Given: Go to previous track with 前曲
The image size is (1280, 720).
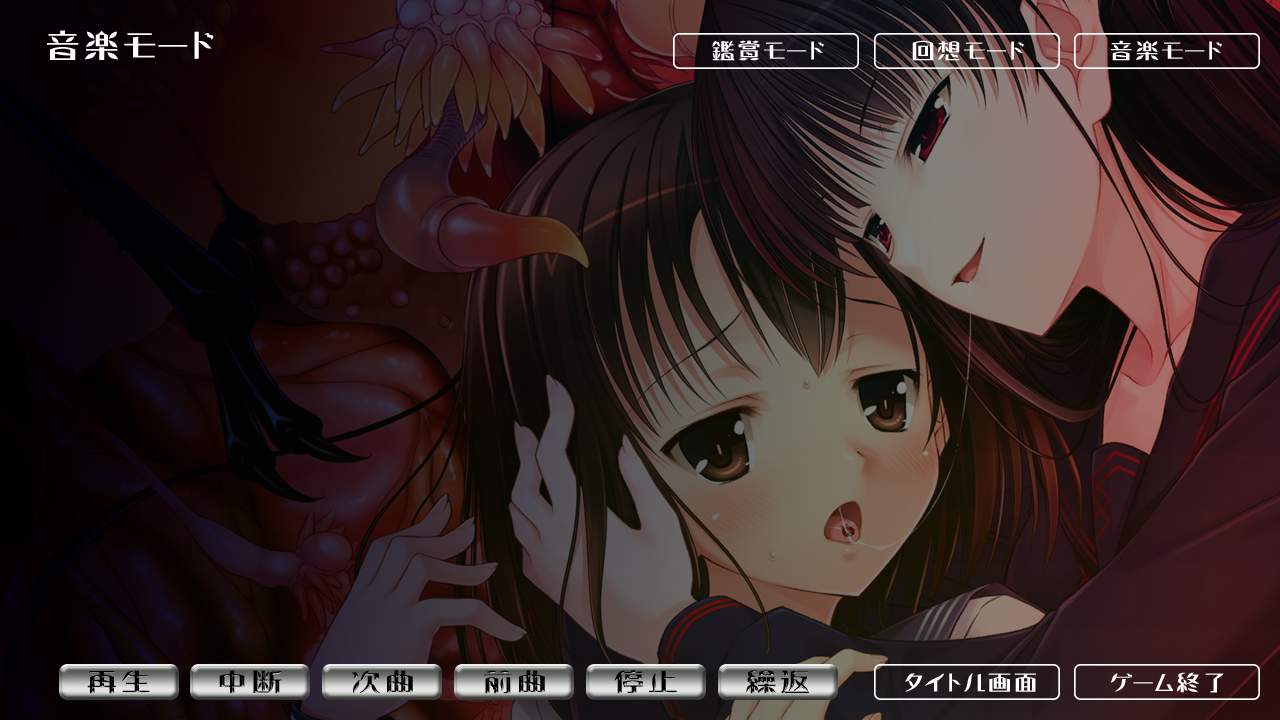Looking at the screenshot, I should [x=514, y=682].
